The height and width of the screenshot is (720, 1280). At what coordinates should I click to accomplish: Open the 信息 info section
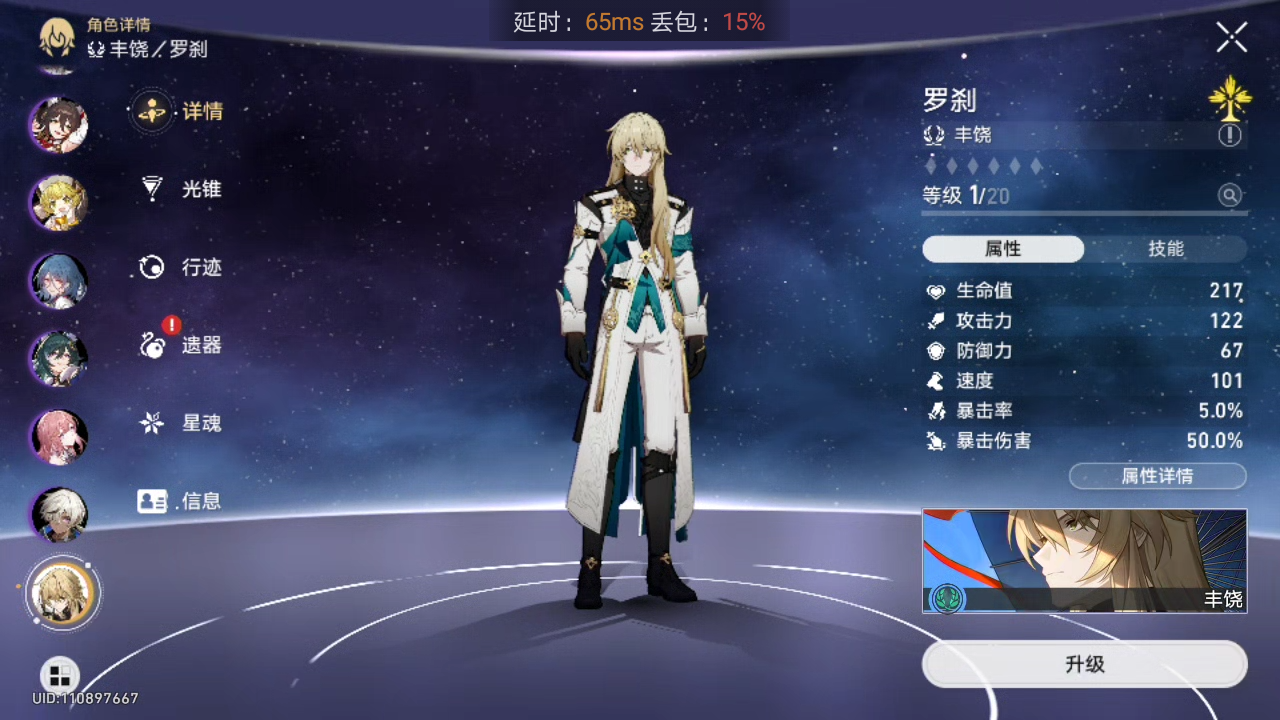click(x=181, y=501)
